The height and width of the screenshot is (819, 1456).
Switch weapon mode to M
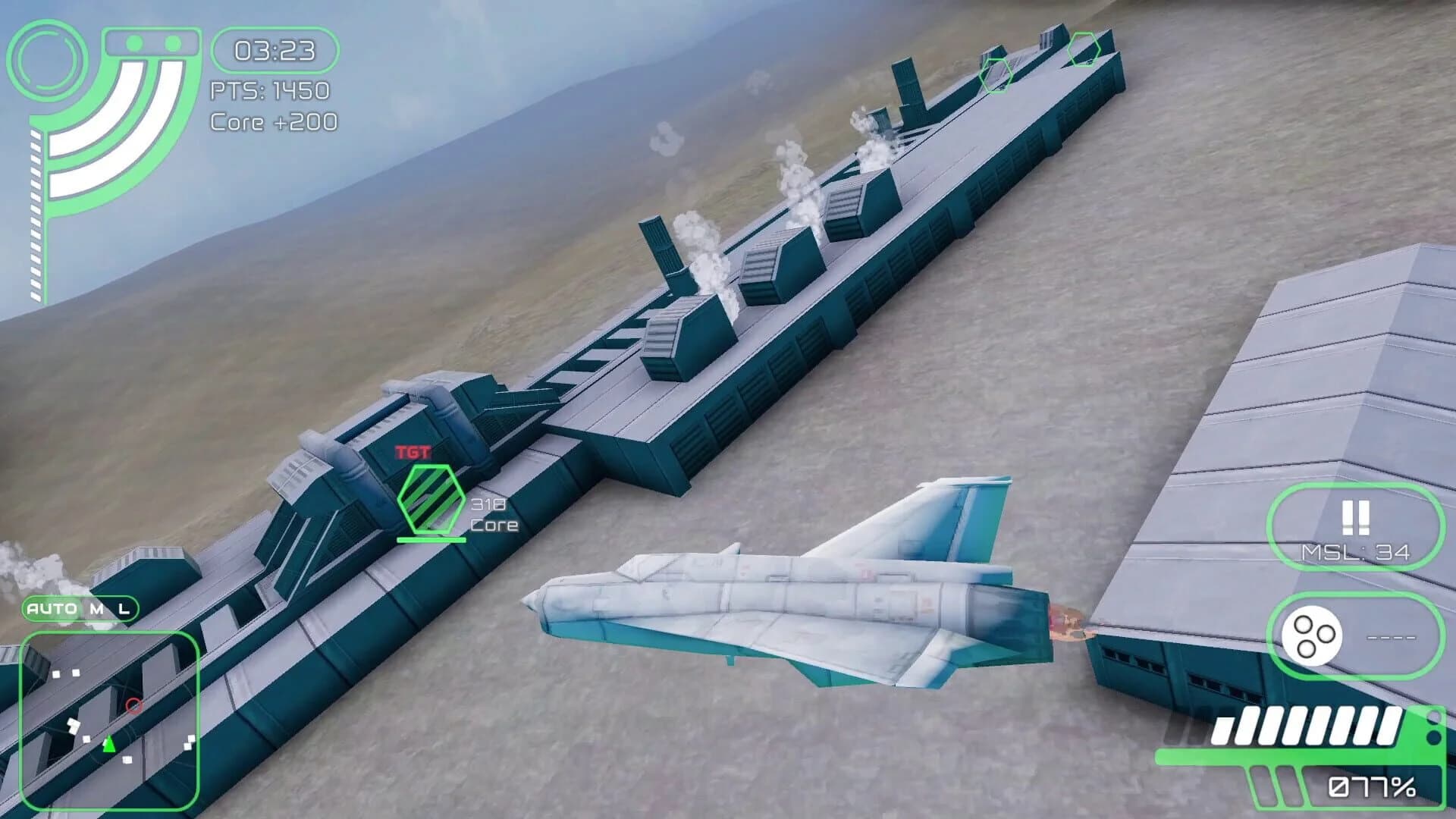tap(95, 609)
